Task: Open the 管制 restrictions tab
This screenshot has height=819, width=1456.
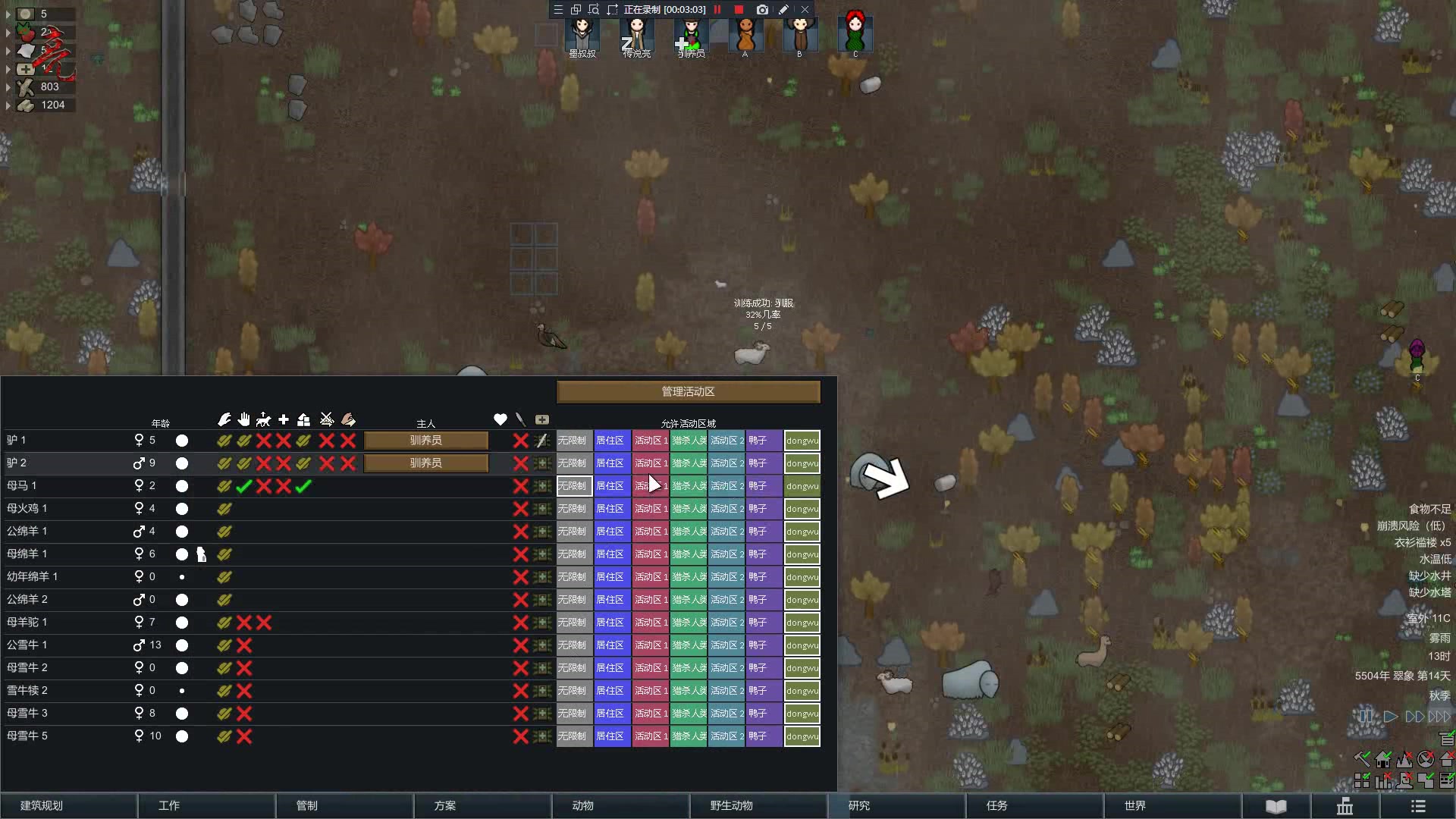Action: point(307,805)
